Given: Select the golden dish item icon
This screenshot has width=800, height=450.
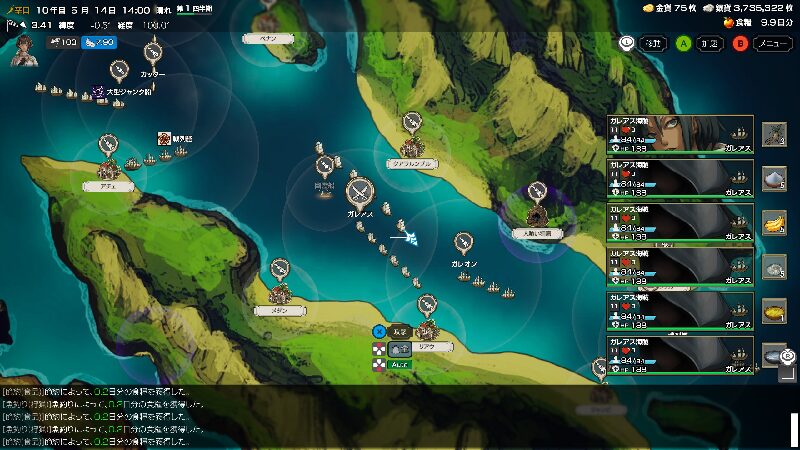Looking at the screenshot, I should coord(774,311).
